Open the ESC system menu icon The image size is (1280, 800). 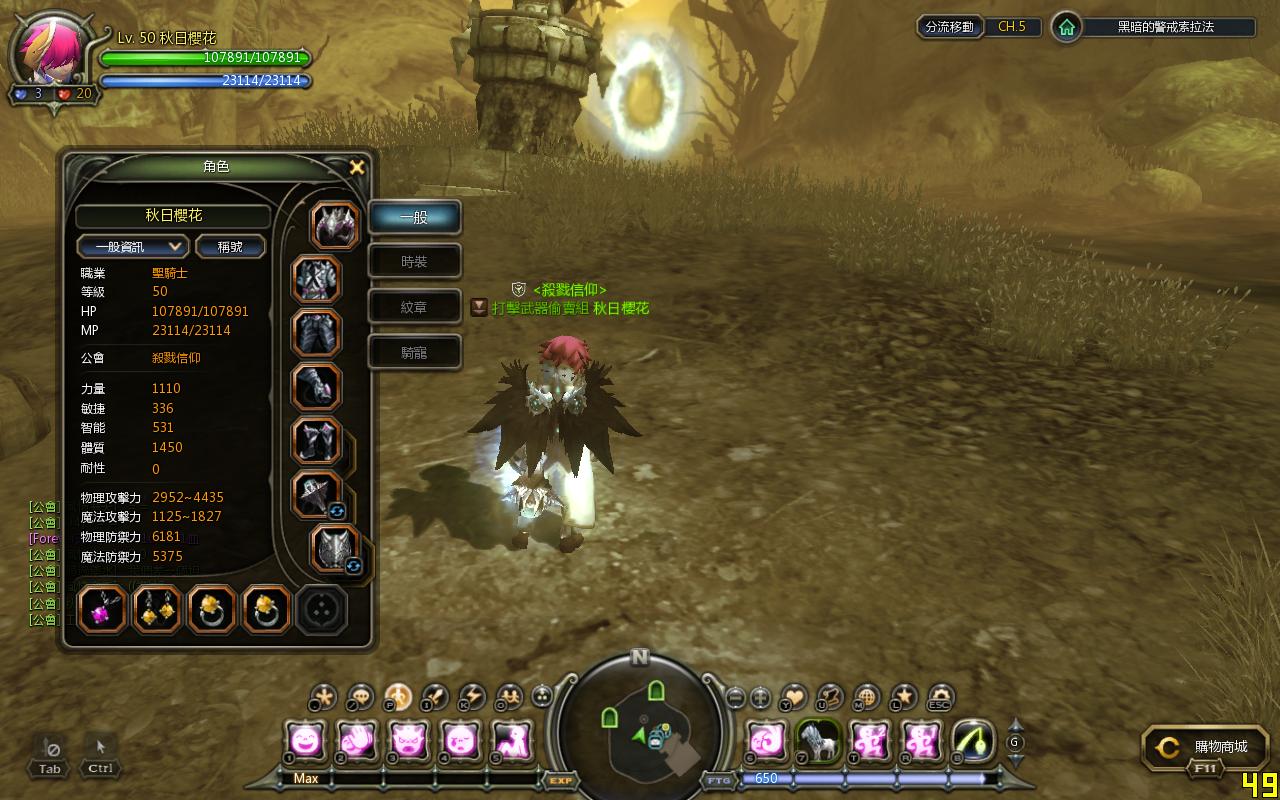pyautogui.click(x=940, y=697)
